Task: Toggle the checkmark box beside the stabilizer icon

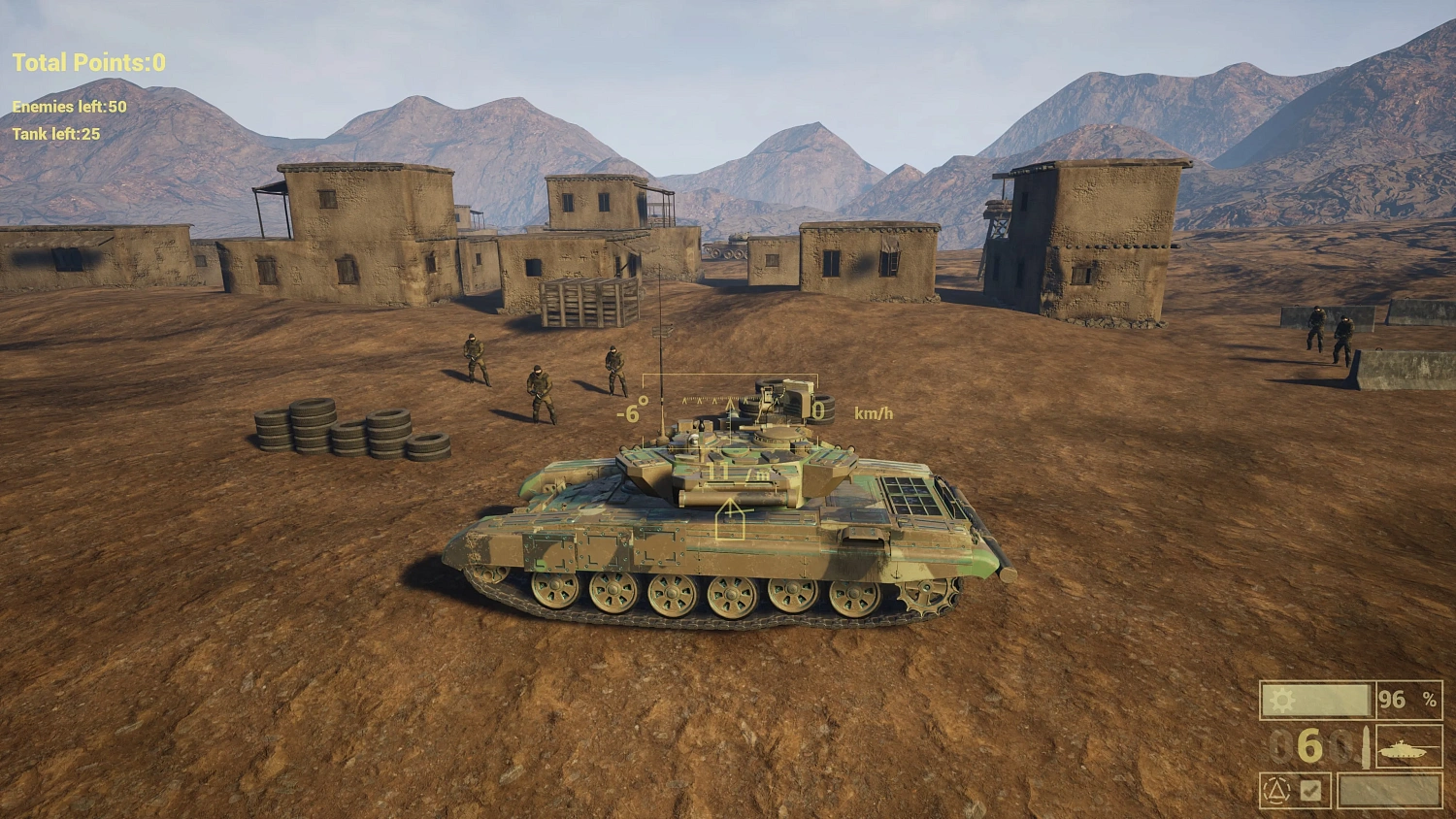Action: coord(1310,789)
